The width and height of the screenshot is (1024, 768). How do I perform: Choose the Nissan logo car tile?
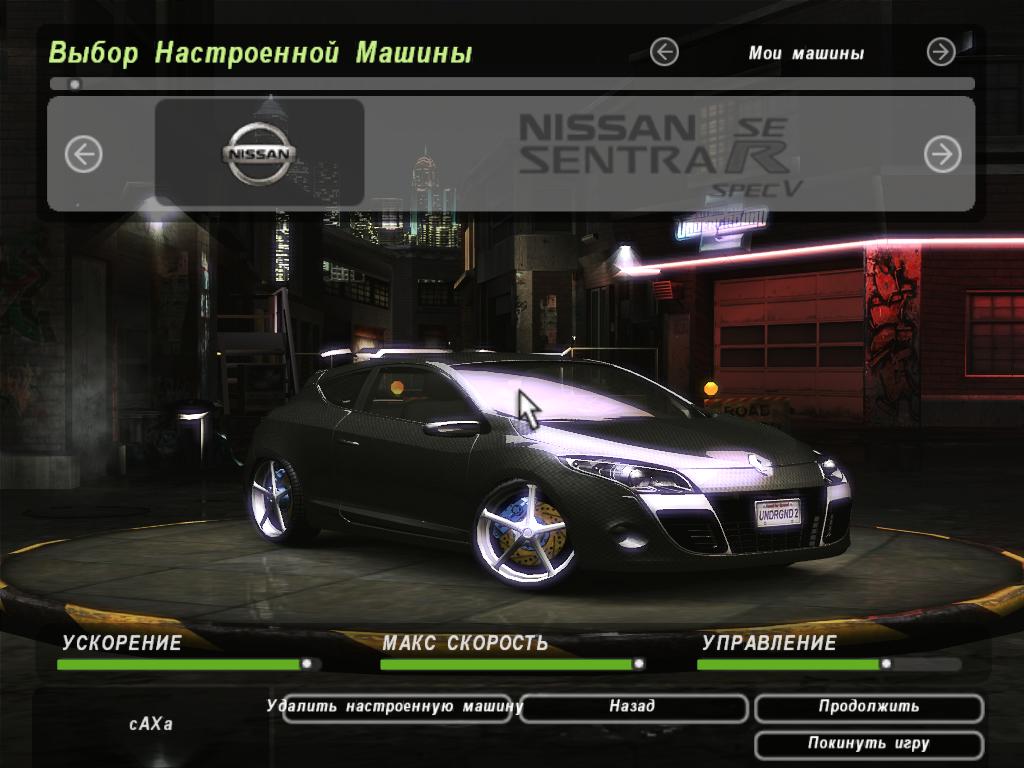pos(260,153)
